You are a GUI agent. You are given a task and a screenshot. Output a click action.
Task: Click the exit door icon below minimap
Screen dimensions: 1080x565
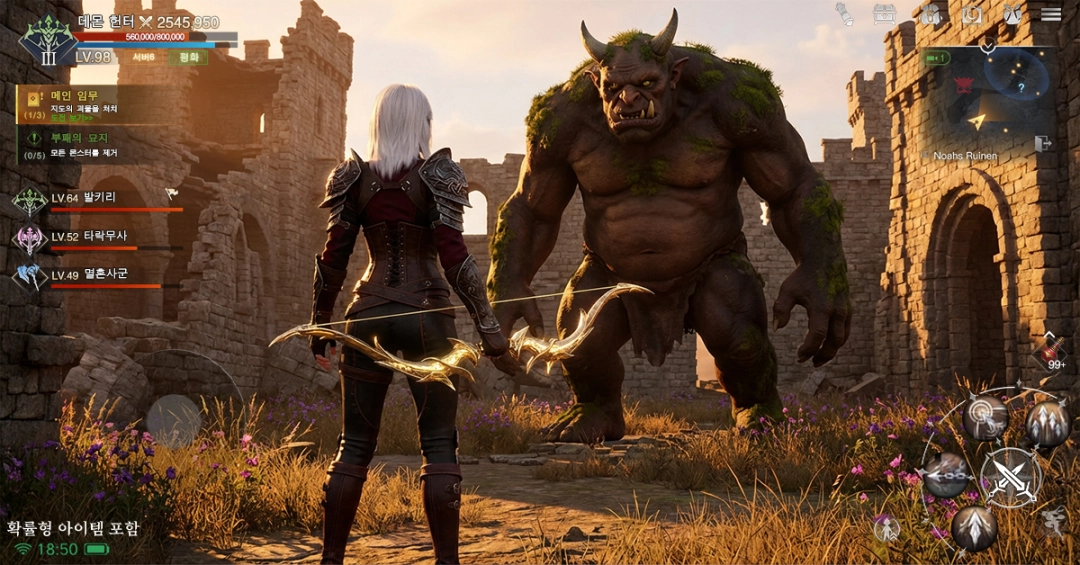[x=1043, y=144]
